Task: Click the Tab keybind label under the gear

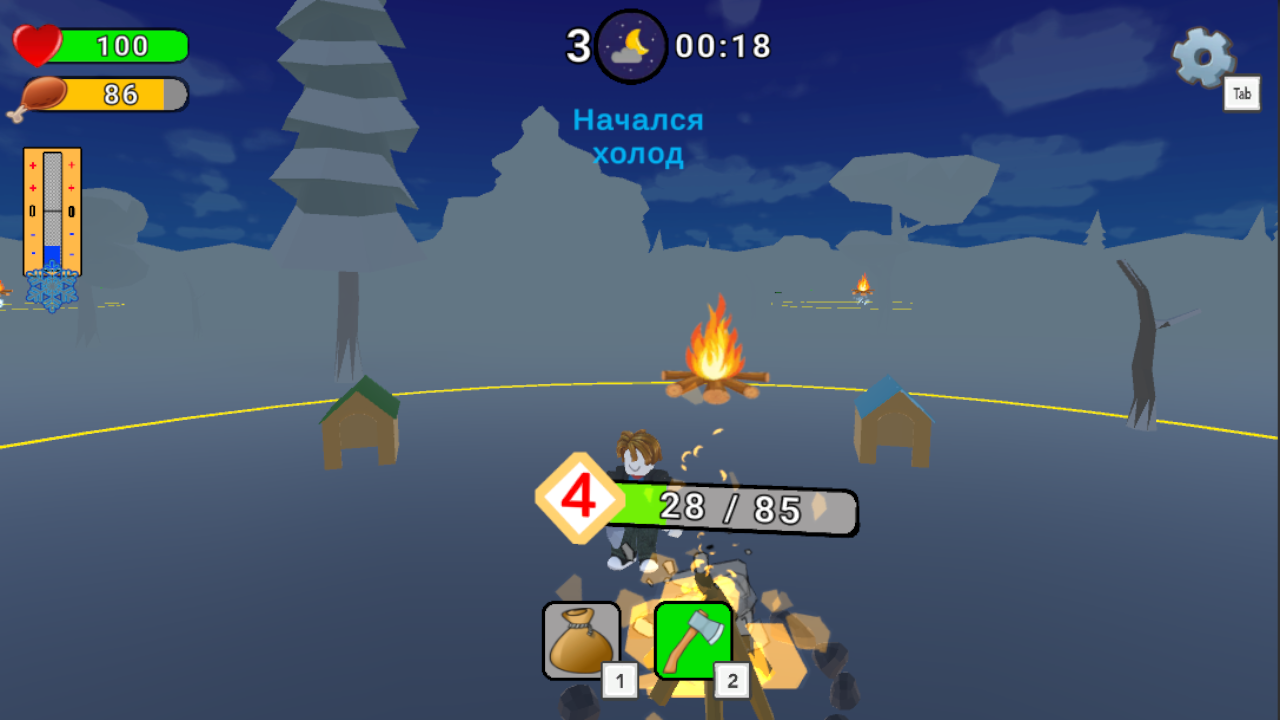Action: point(1242,93)
